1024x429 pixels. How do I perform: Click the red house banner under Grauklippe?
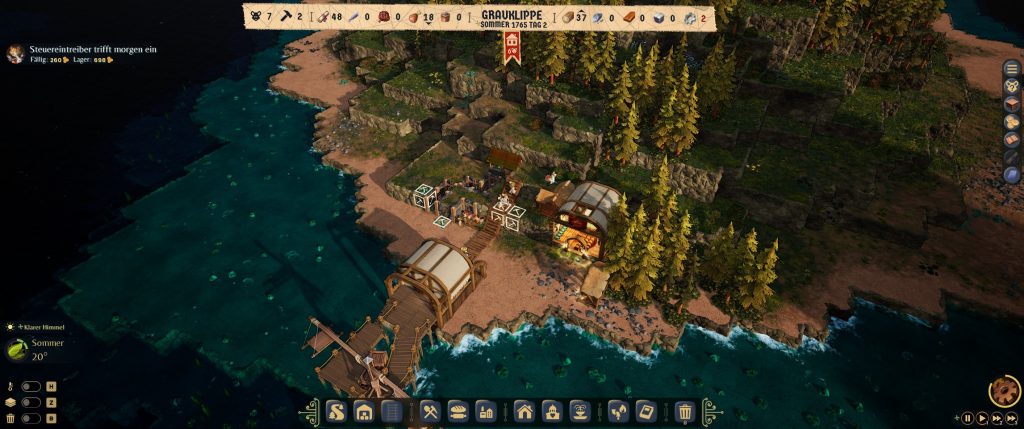pyautogui.click(x=513, y=45)
